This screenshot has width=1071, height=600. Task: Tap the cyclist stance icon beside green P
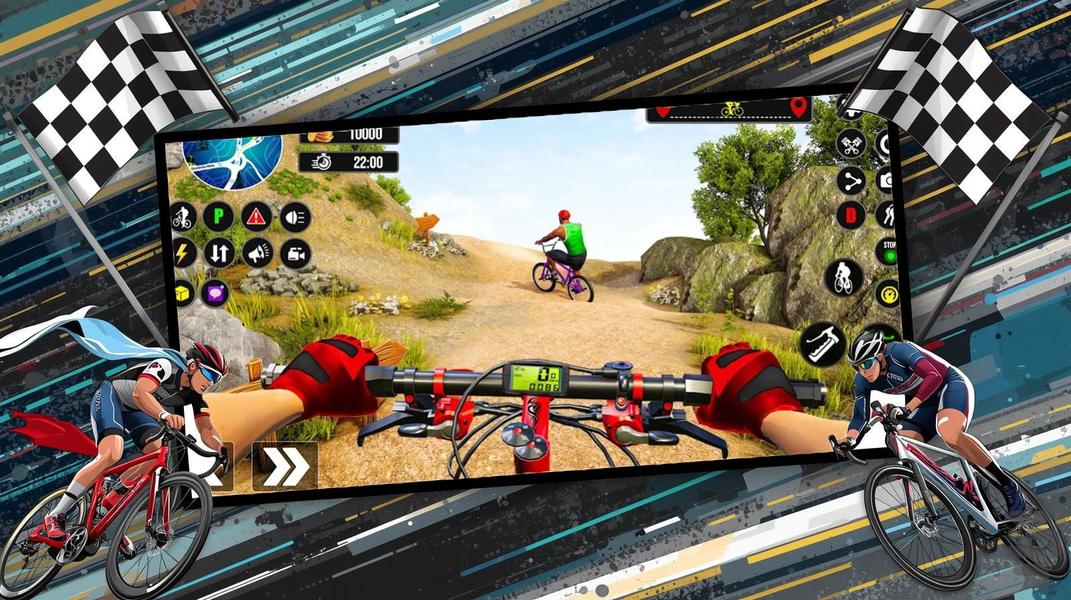tap(183, 216)
